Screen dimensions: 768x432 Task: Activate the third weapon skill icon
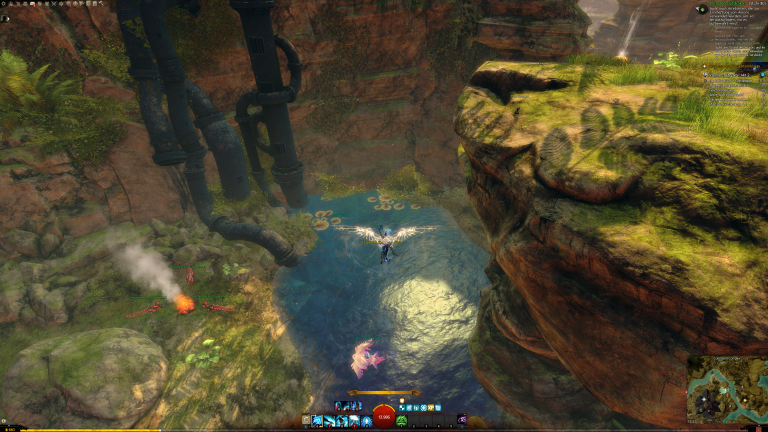pyautogui.click(x=341, y=421)
